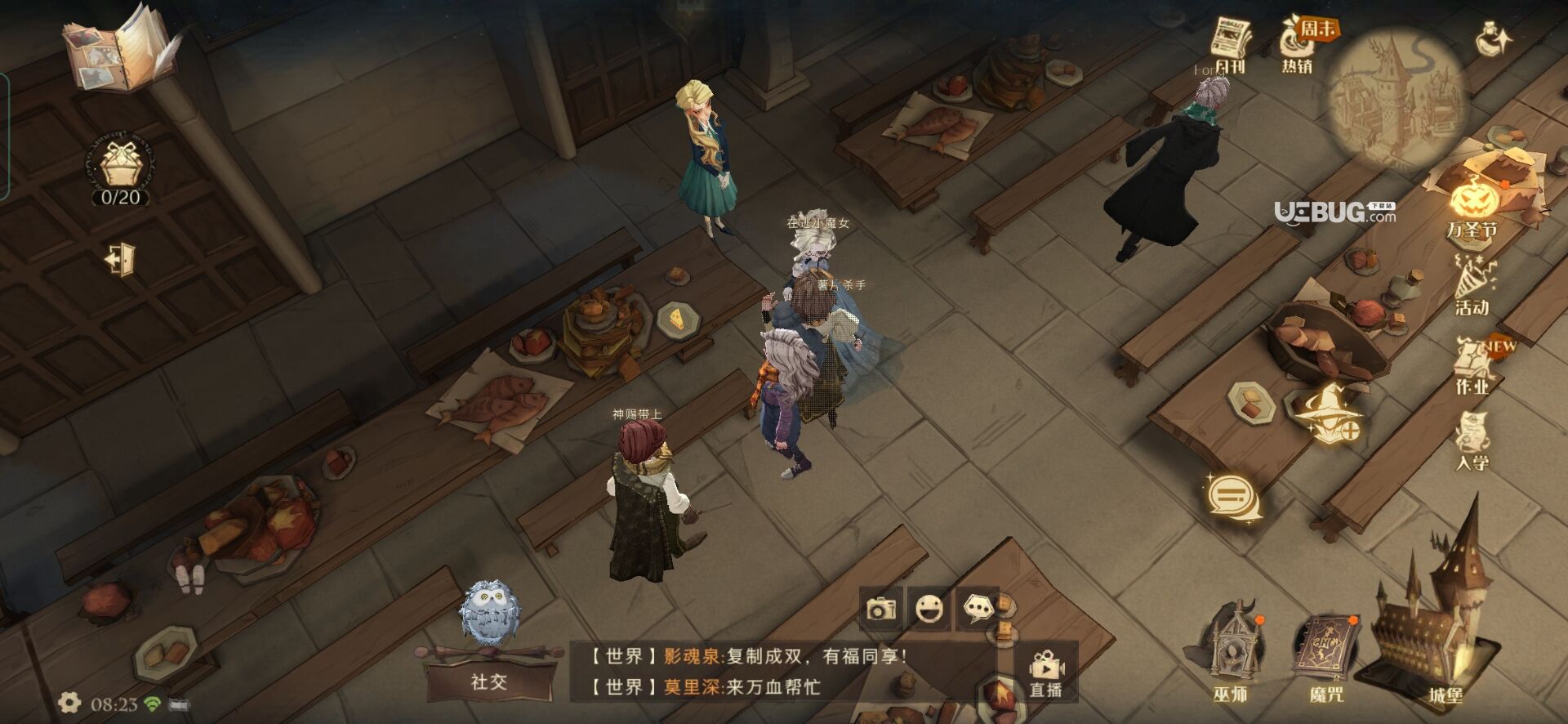This screenshot has width=1568, height=724.
Task: Tap the potion sparkle icon
Action: pyautogui.click(x=1494, y=38)
